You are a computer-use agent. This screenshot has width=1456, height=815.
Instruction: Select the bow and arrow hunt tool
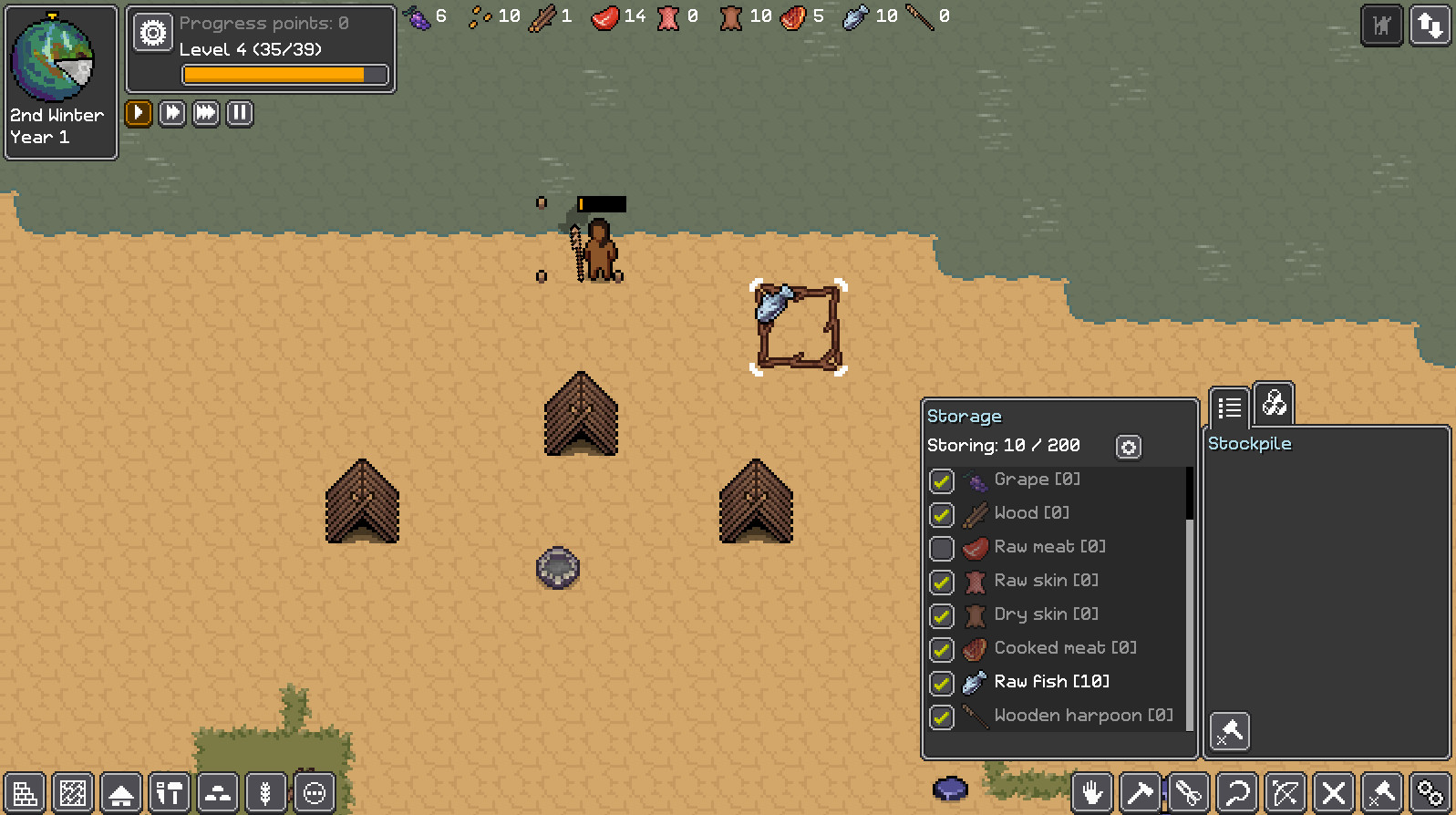(x=1286, y=793)
